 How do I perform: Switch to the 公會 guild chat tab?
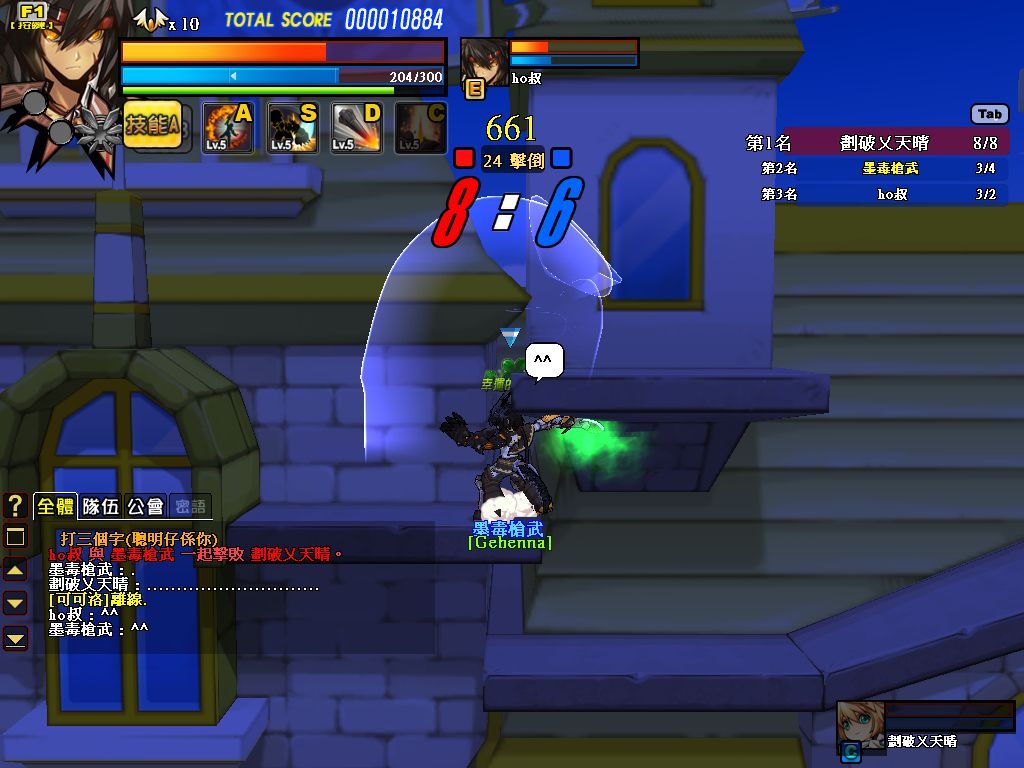[146, 506]
